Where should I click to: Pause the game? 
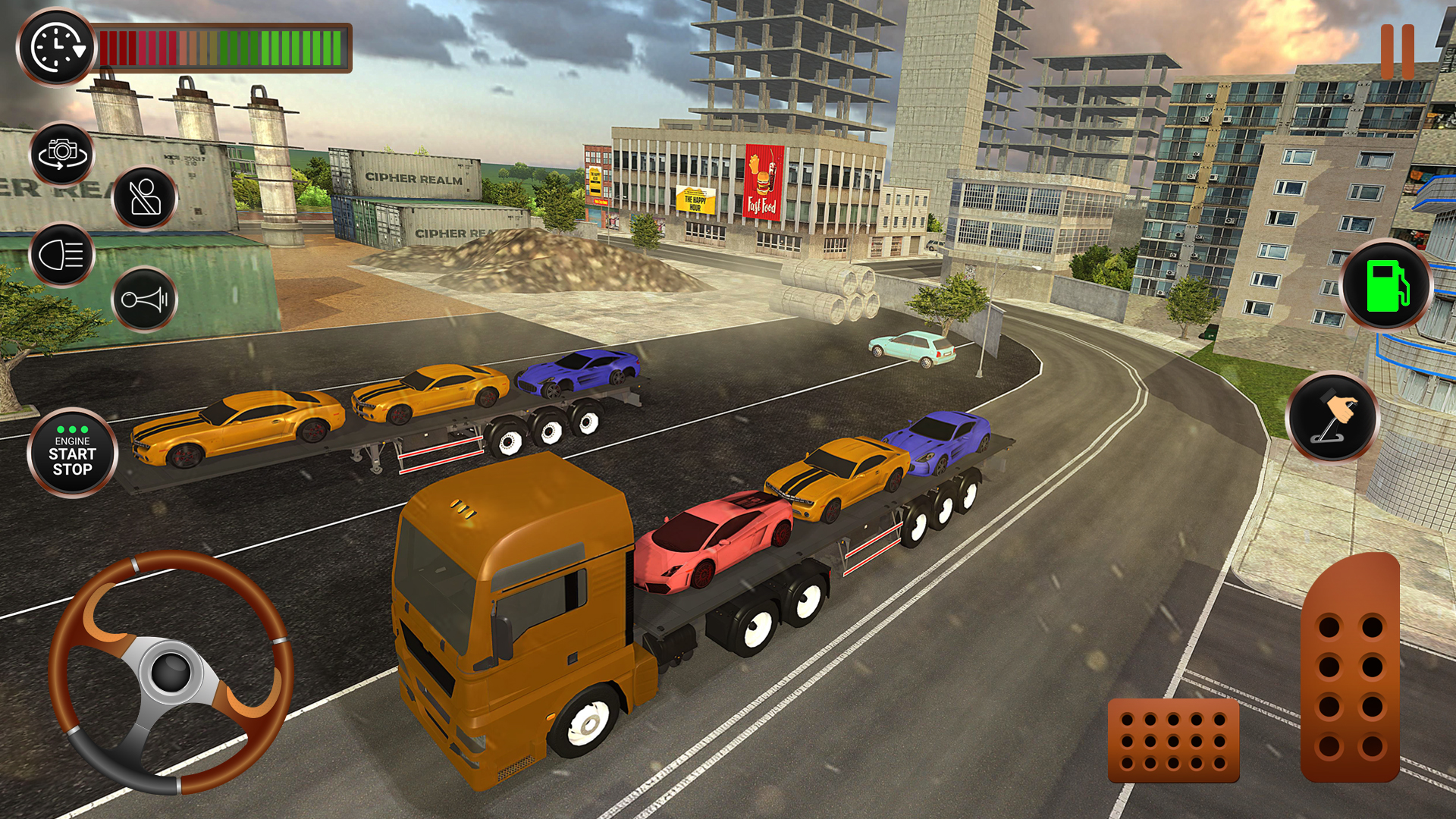(x=1397, y=52)
